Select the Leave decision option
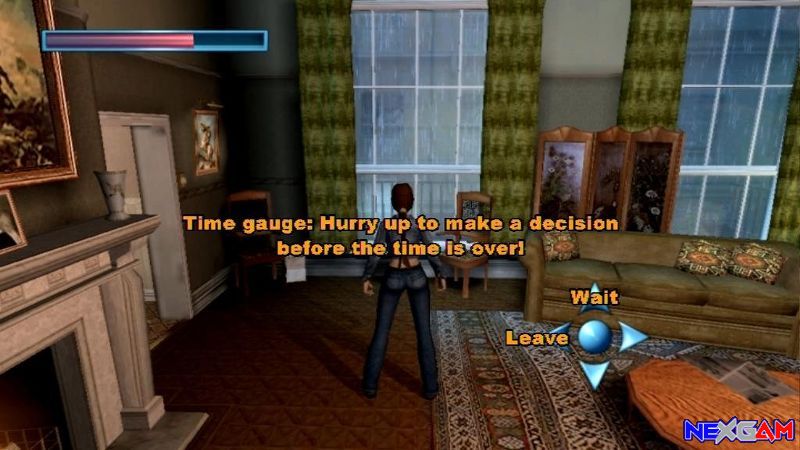 537,338
